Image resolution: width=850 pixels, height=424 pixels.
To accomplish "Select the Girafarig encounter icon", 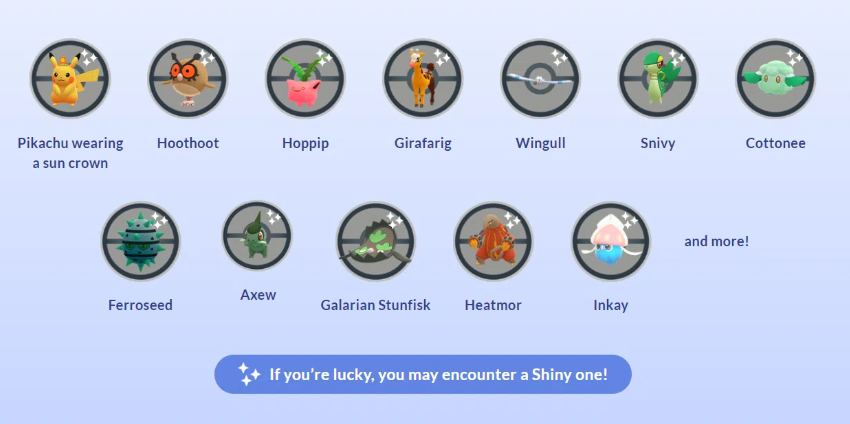I will (x=423, y=79).
